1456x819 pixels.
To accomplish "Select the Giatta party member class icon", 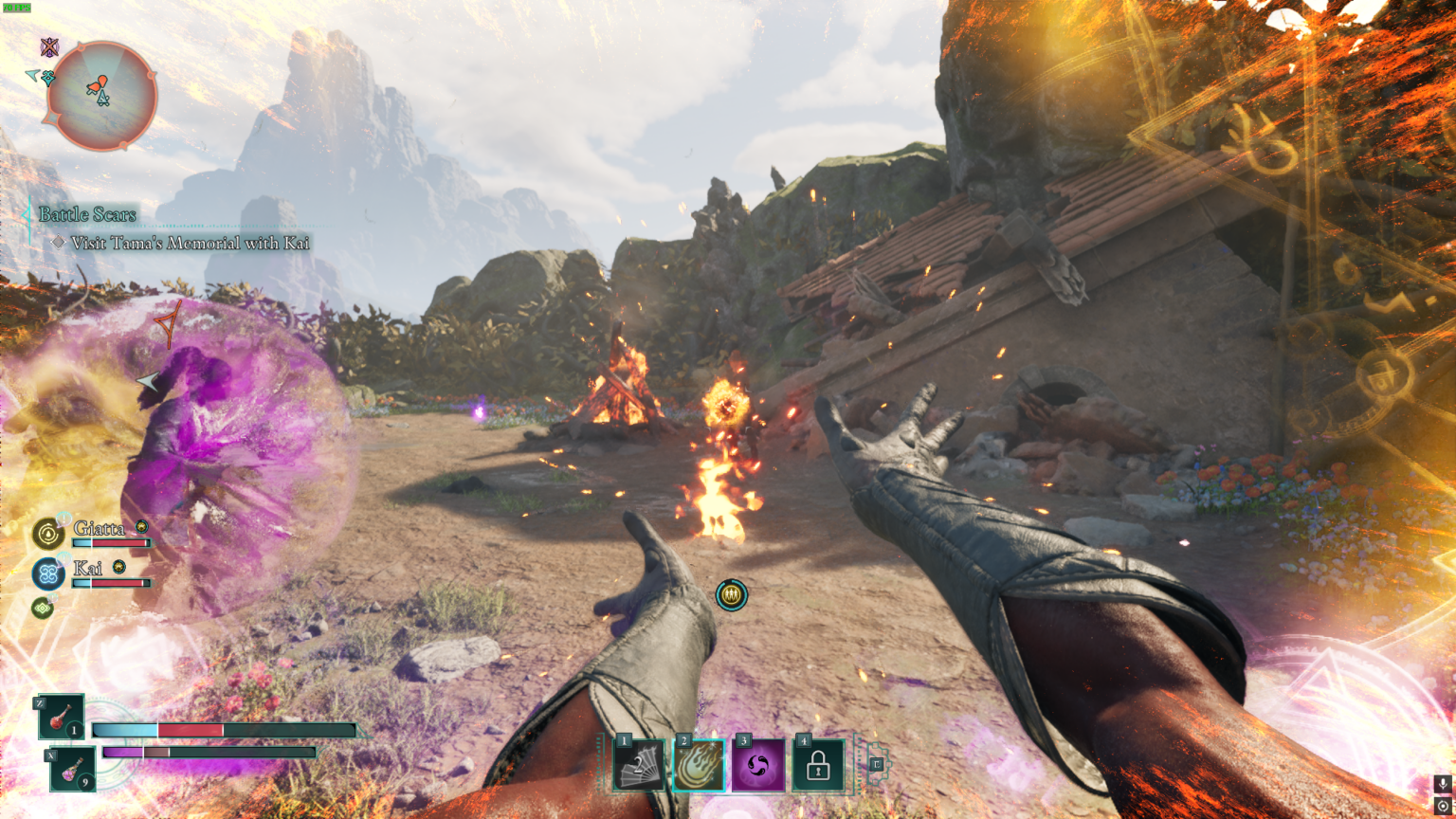I will (48, 533).
